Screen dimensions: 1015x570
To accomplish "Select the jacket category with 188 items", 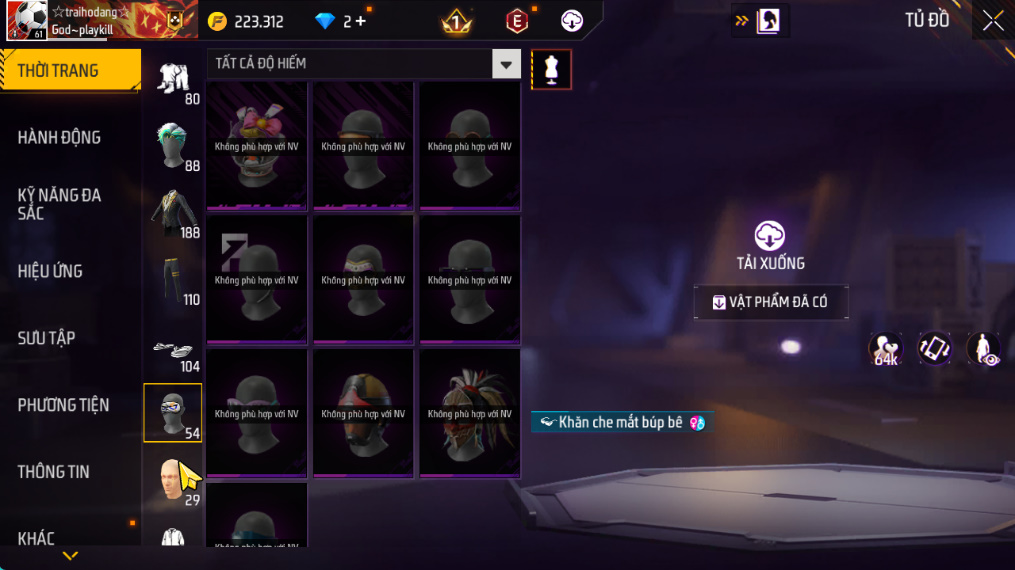I will pos(174,212).
